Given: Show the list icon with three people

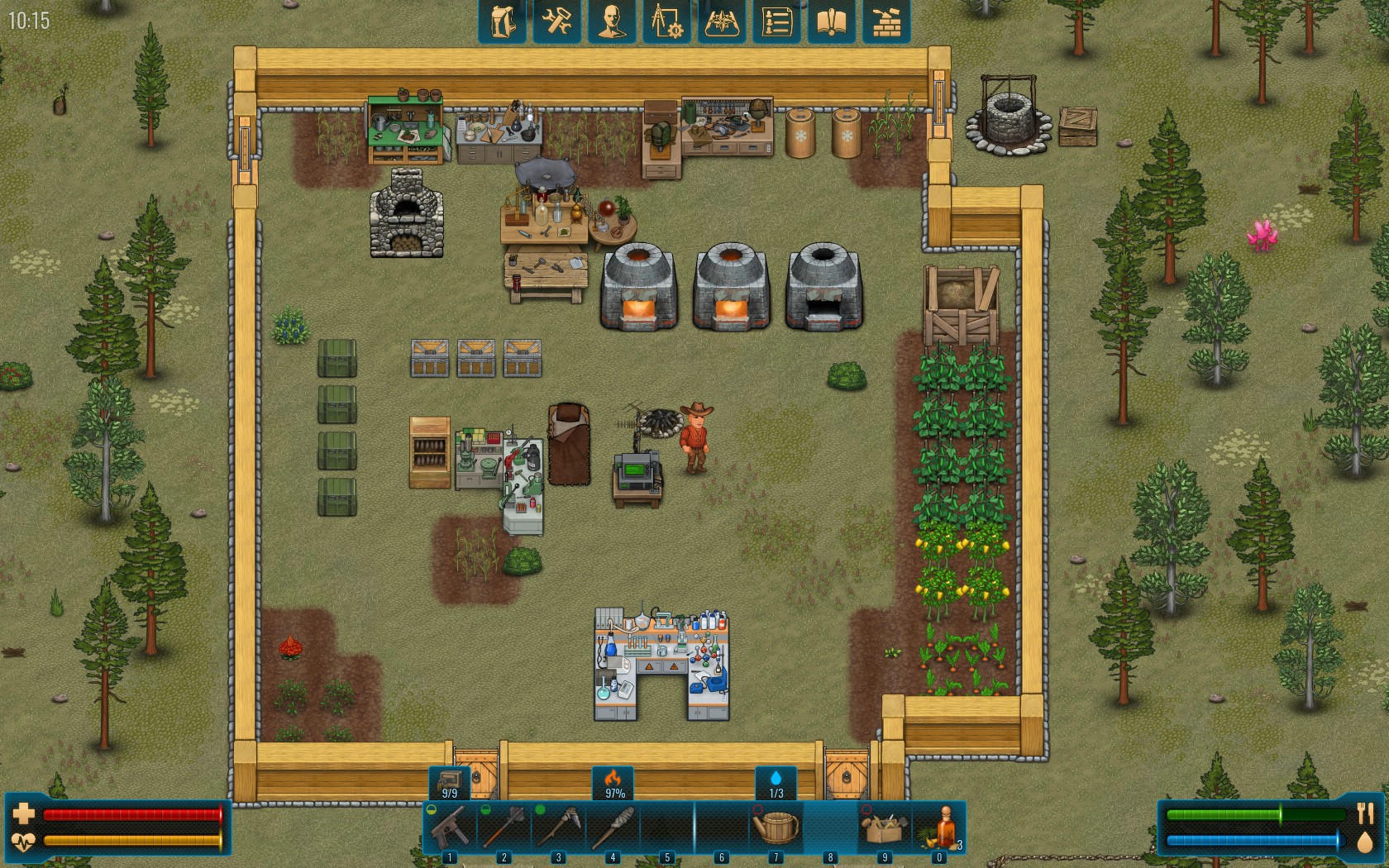Looking at the screenshot, I should [x=776, y=21].
